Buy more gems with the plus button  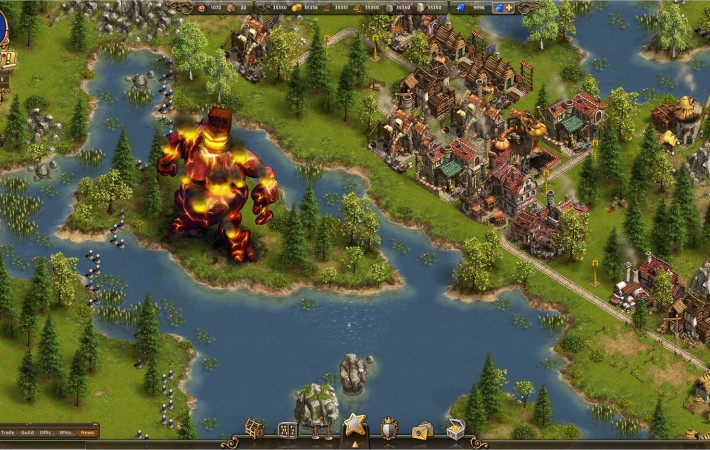coord(510,8)
